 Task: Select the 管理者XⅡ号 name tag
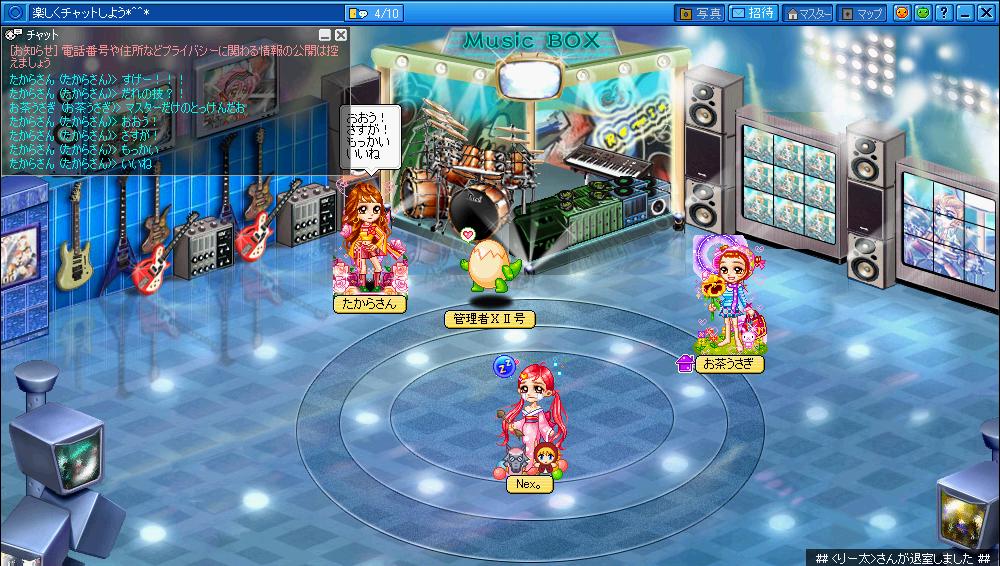click(x=489, y=319)
